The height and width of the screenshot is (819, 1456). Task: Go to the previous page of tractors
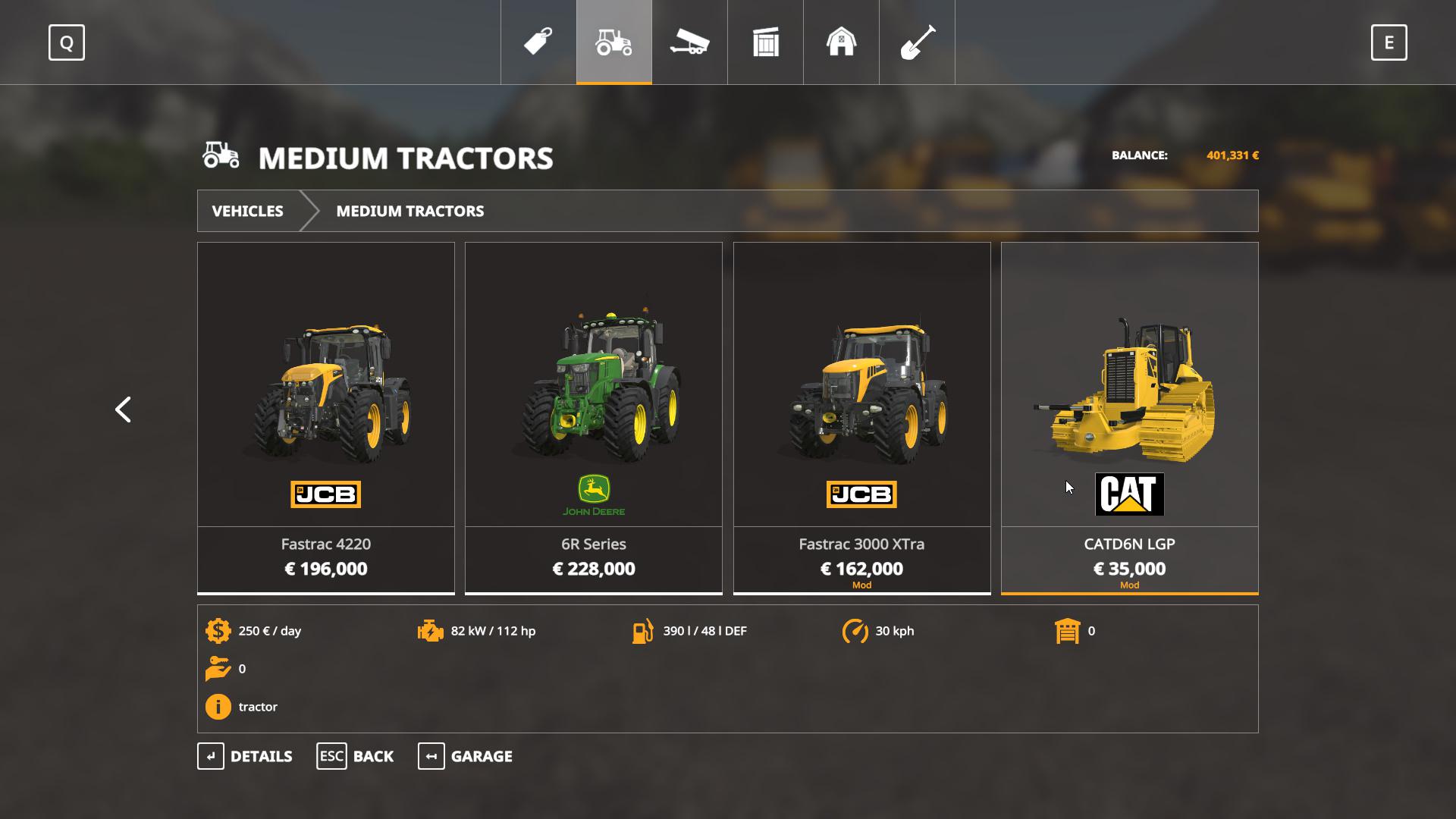pyautogui.click(x=123, y=409)
